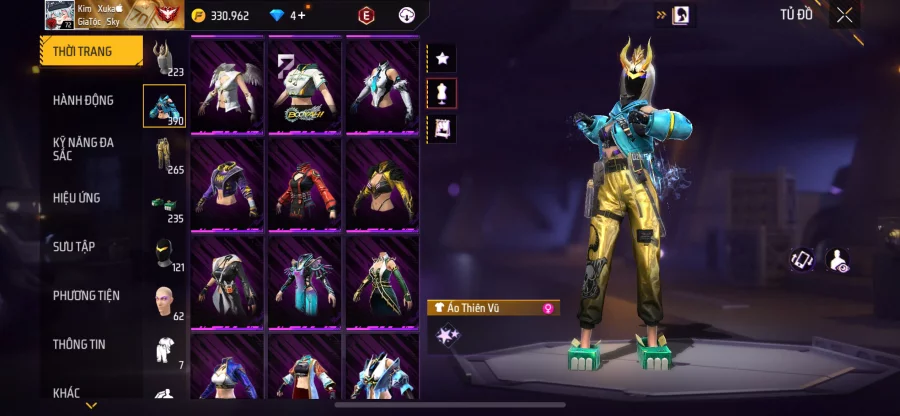Open the Thông Tin tab
Screen dimensions: 900x416
click(x=80, y=344)
